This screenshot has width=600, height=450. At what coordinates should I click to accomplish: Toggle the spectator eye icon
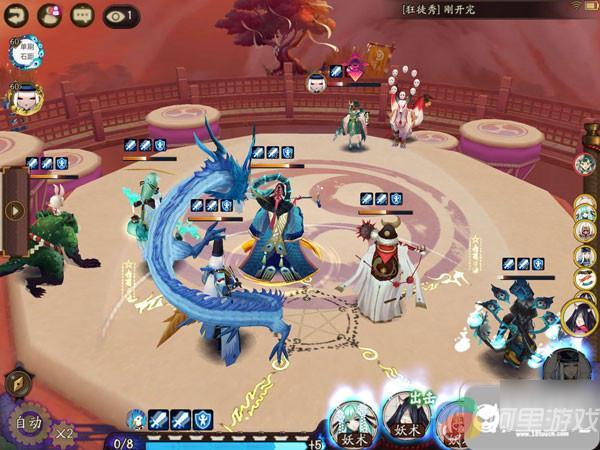pyautogui.click(x=118, y=14)
